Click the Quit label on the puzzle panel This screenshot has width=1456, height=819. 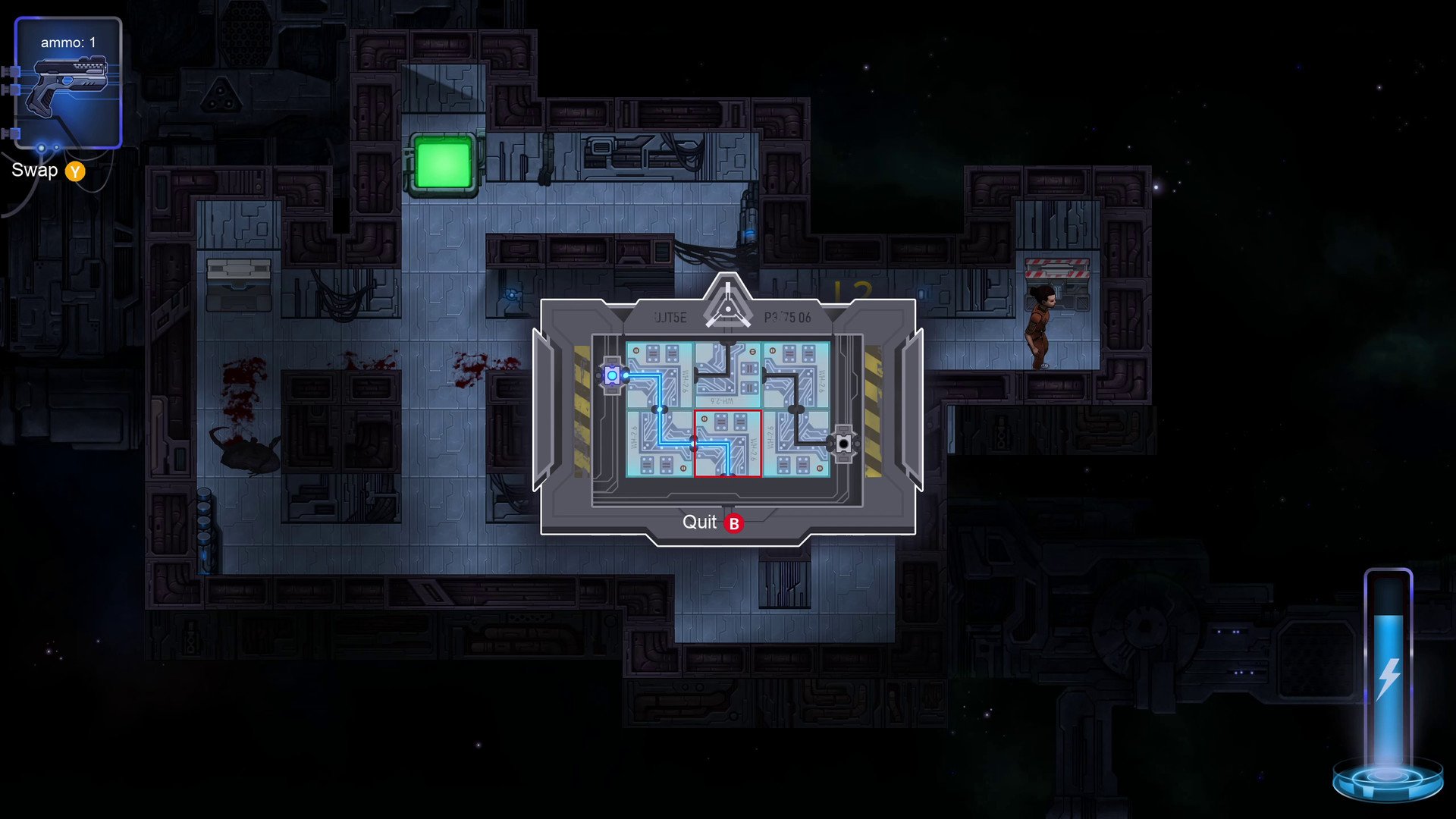coord(699,522)
